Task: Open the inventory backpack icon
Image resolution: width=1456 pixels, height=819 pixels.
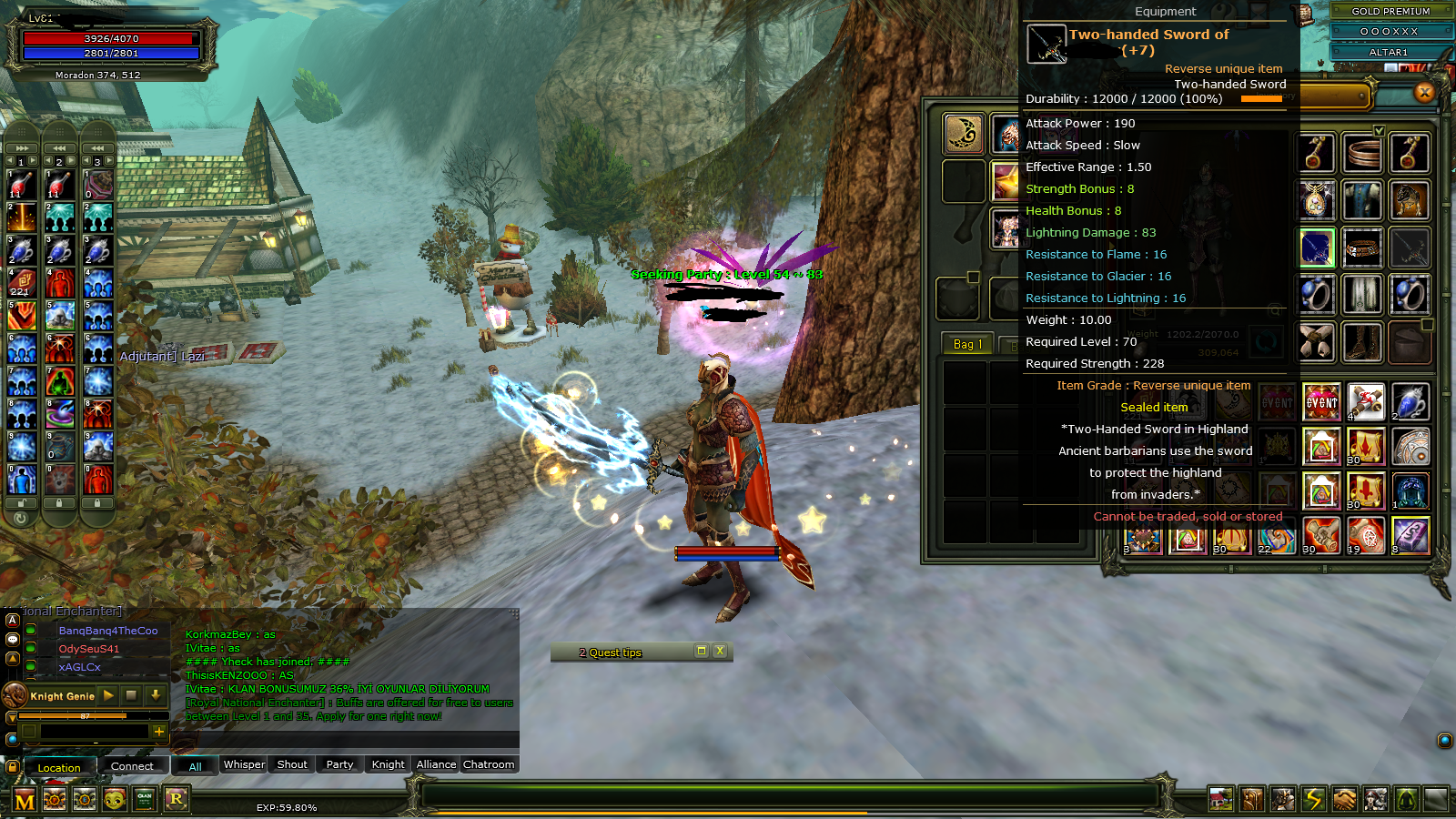Action: click(x=1252, y=798)
